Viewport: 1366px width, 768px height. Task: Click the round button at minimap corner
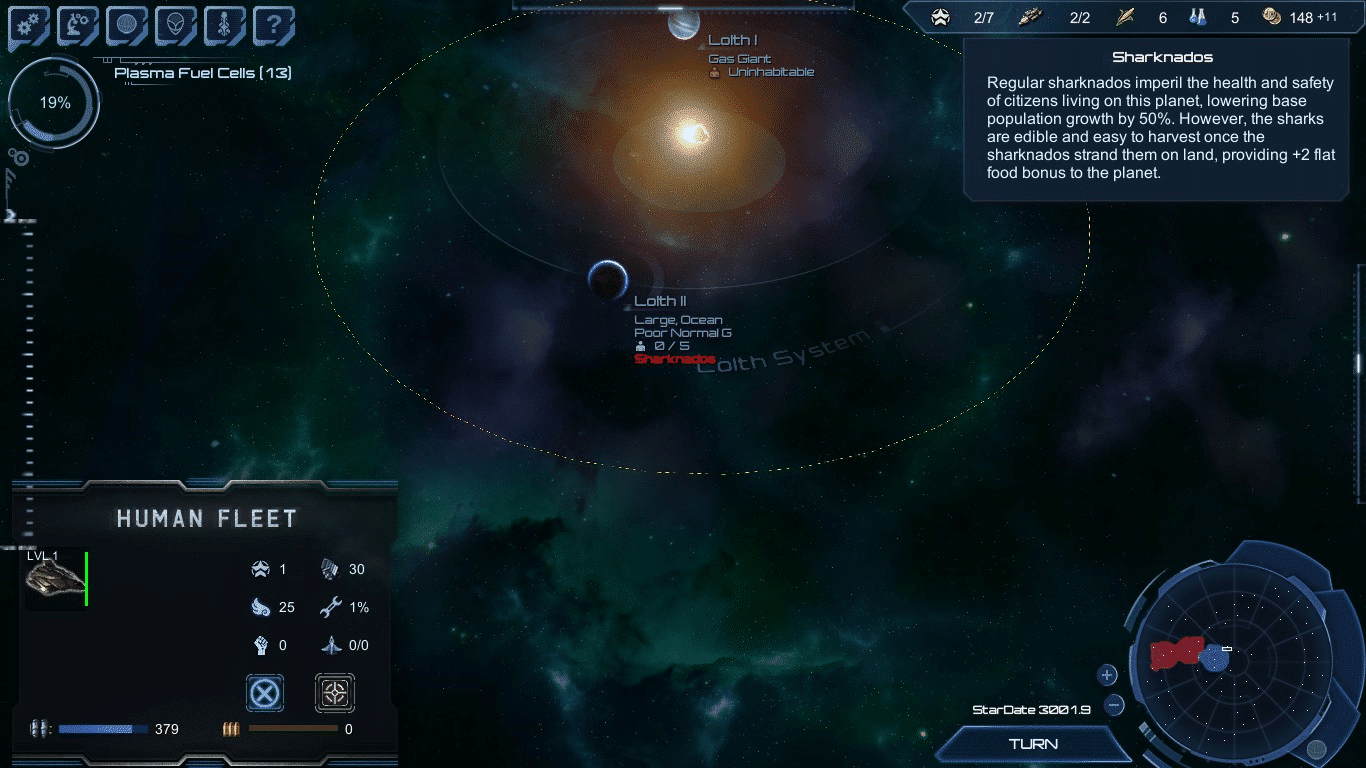[1316, 748]
